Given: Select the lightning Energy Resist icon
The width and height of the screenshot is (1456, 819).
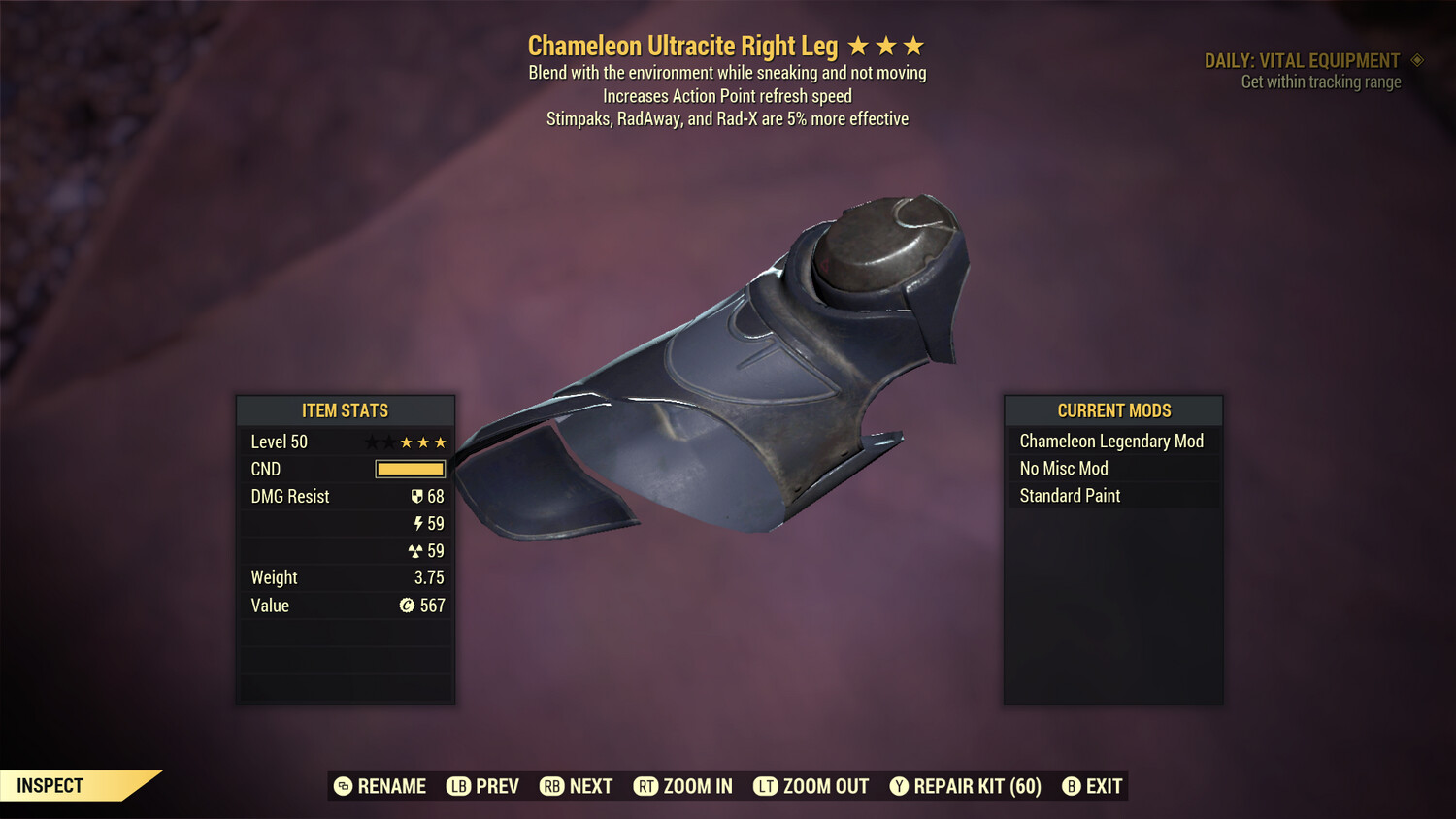Looking at the screenshot, I should point(418,523).
